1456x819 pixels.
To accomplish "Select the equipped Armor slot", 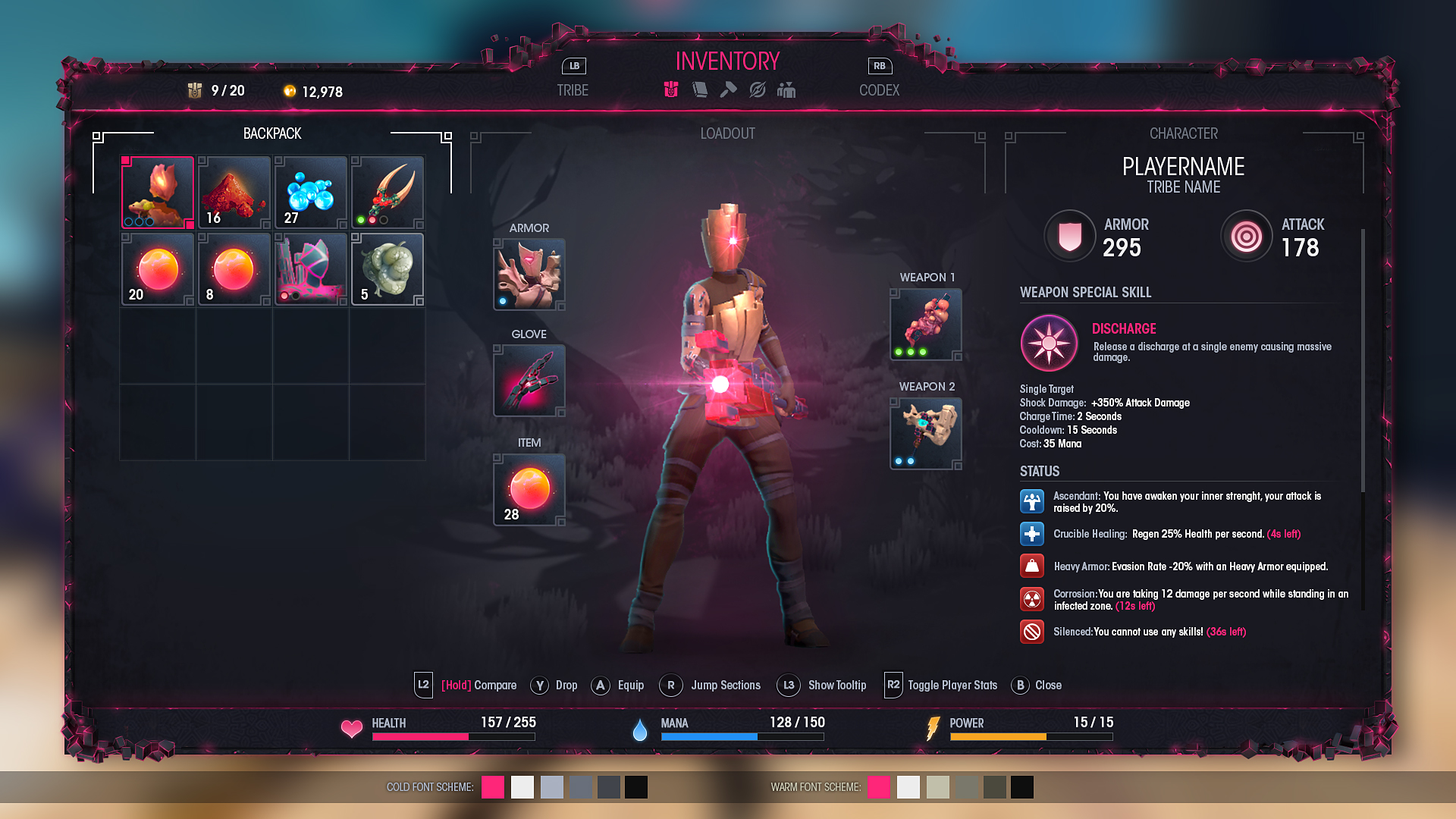I will coord(529,275).
